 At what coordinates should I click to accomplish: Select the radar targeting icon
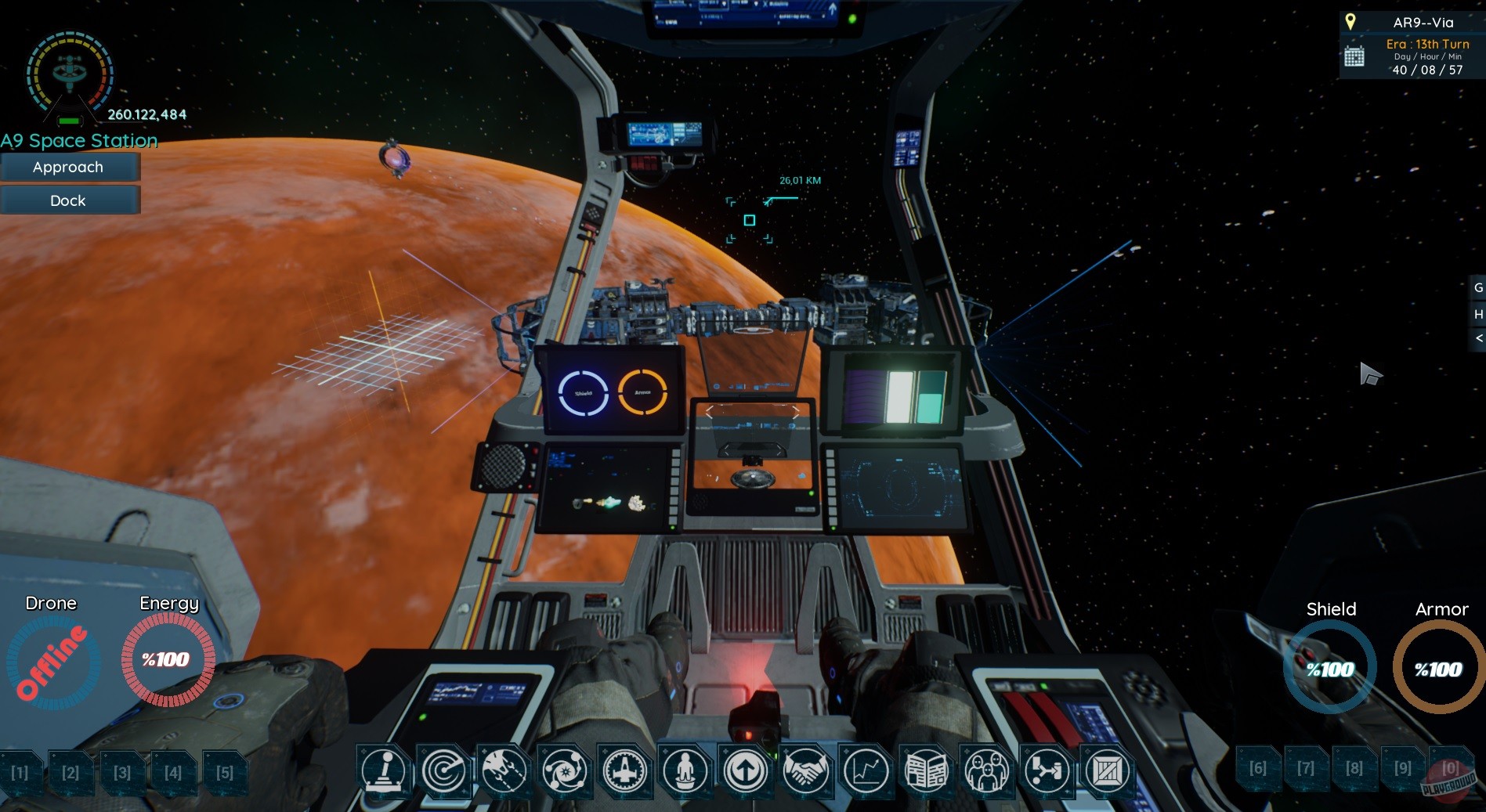[x=443, y=771]
